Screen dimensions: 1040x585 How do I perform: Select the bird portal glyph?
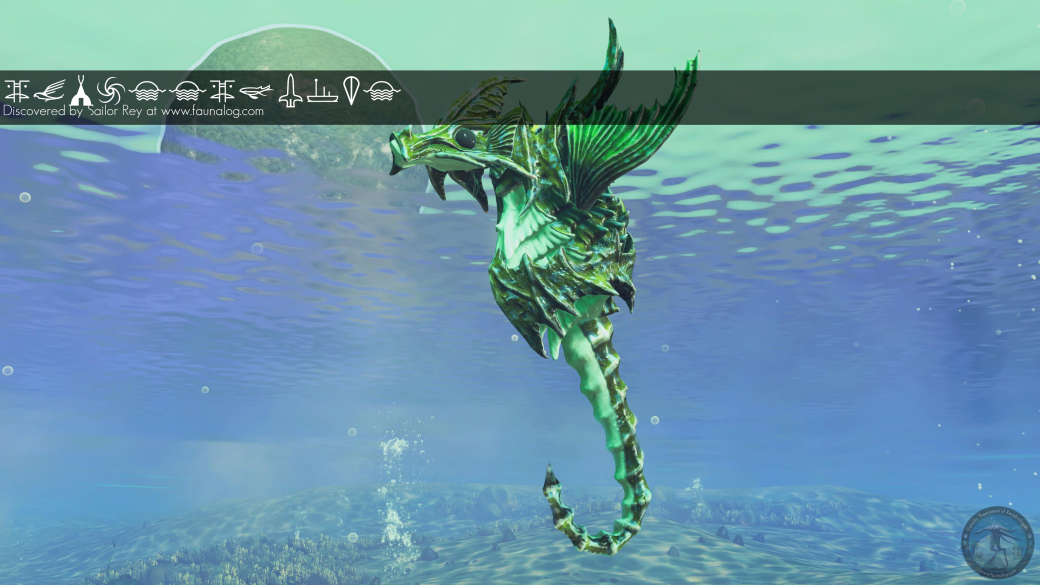pyautogui.click(x=47, y=92)
